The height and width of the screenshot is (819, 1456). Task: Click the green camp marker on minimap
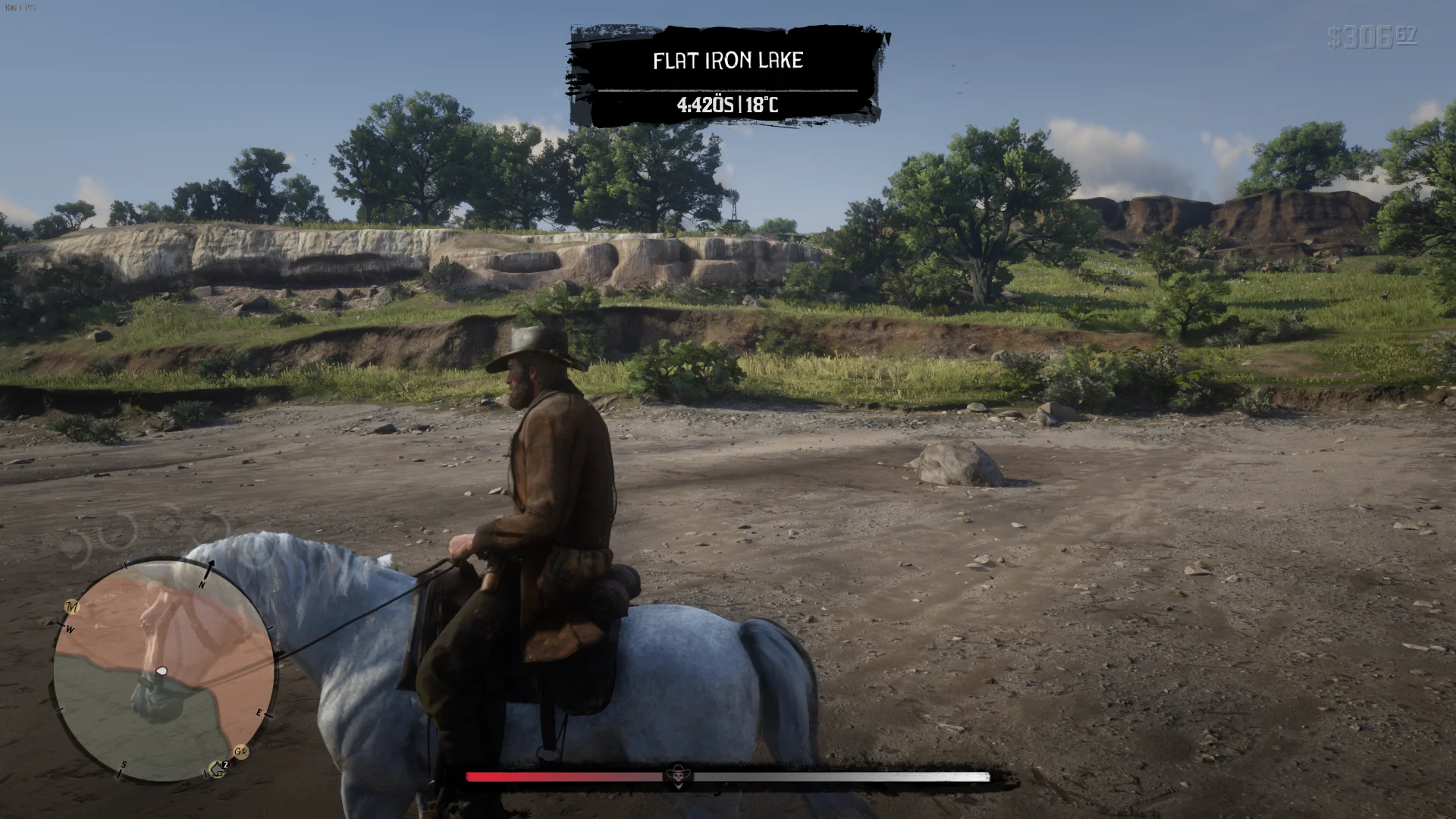click(x=217, y=770)
